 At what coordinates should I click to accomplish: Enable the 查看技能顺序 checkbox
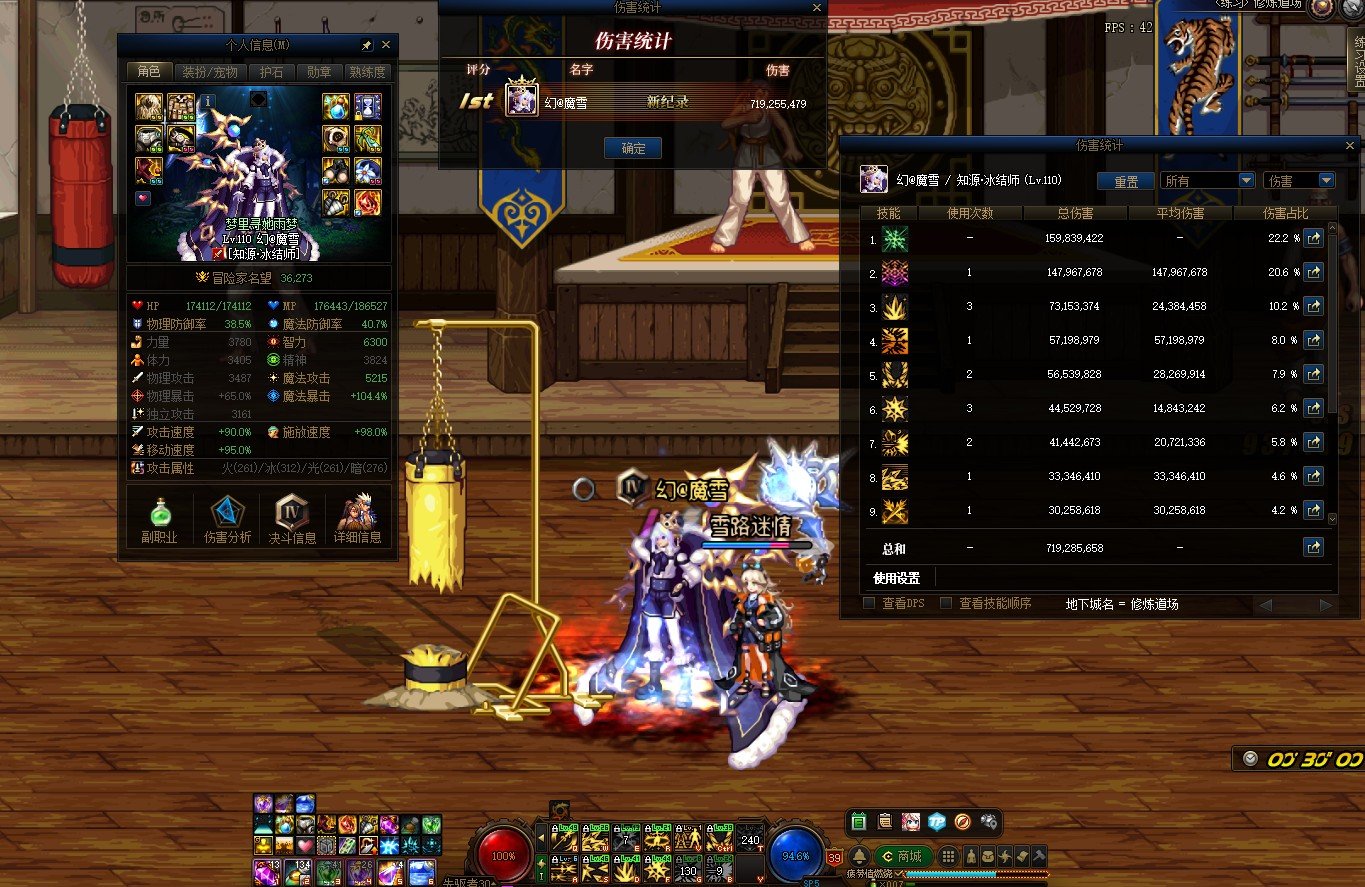[x=945, y=603]
